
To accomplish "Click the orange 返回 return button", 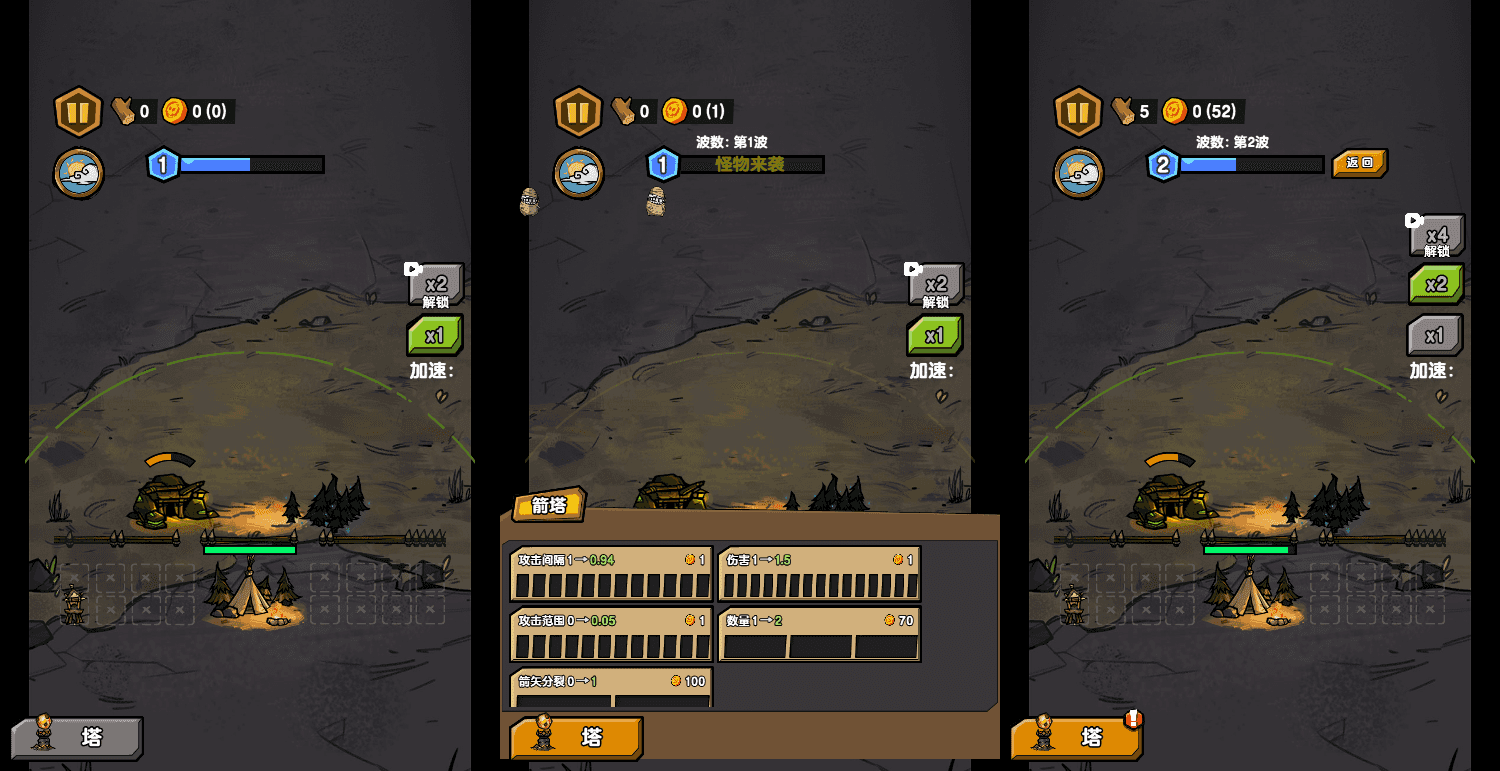I will pyautogui.click(x=1359, y=163).
